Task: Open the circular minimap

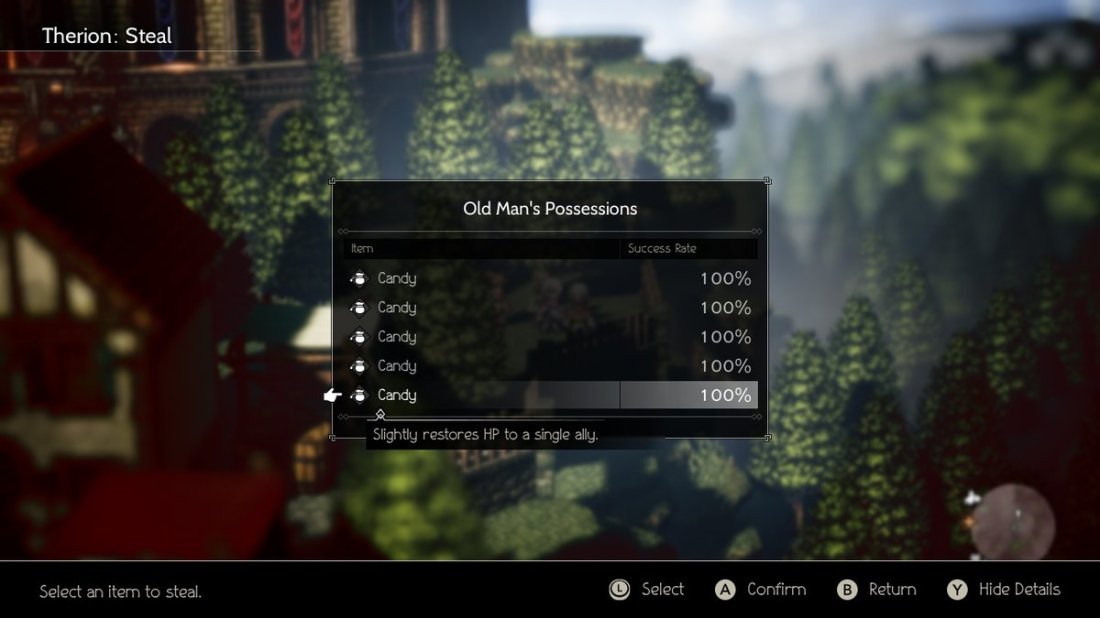Action: 1012,523
